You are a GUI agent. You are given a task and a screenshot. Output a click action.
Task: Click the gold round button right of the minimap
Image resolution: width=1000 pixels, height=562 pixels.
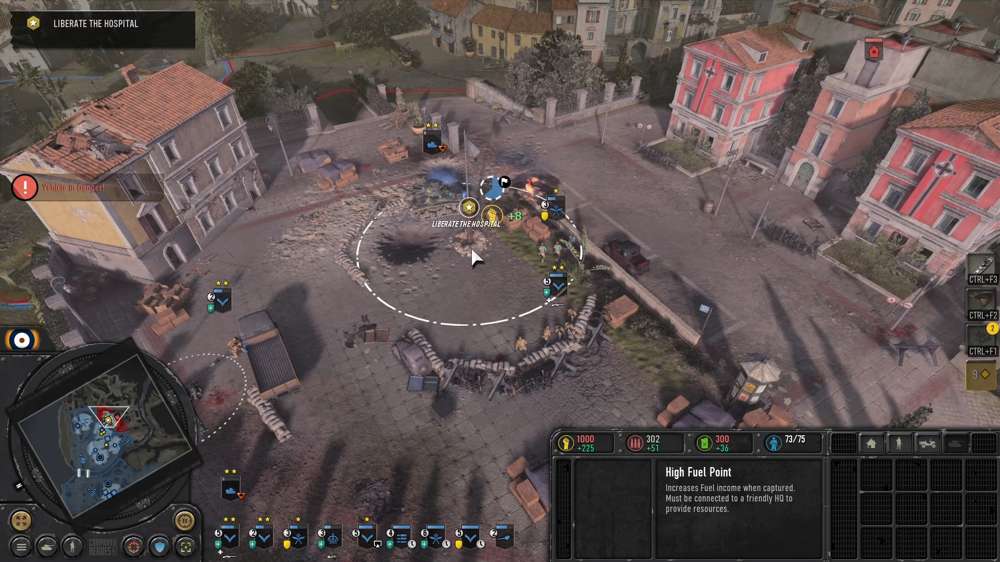[x=184, y=519]
